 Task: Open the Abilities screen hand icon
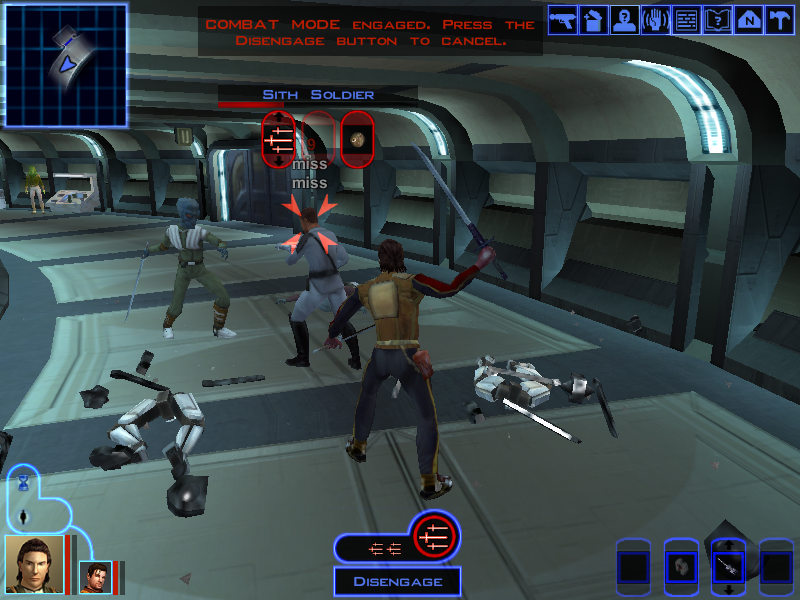tap(655, 20)
